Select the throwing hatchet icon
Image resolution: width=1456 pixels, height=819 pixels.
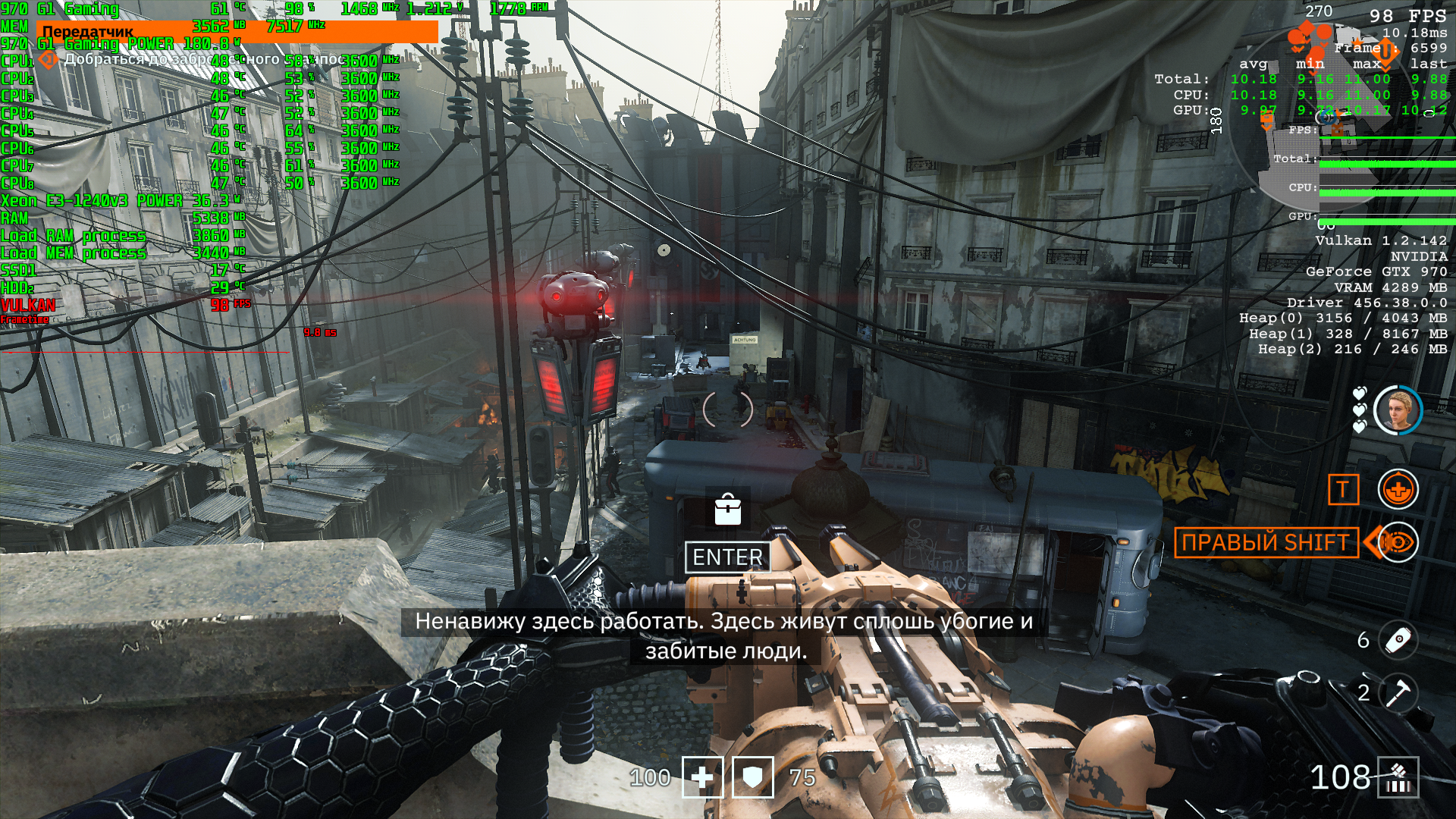[1398, 692]
